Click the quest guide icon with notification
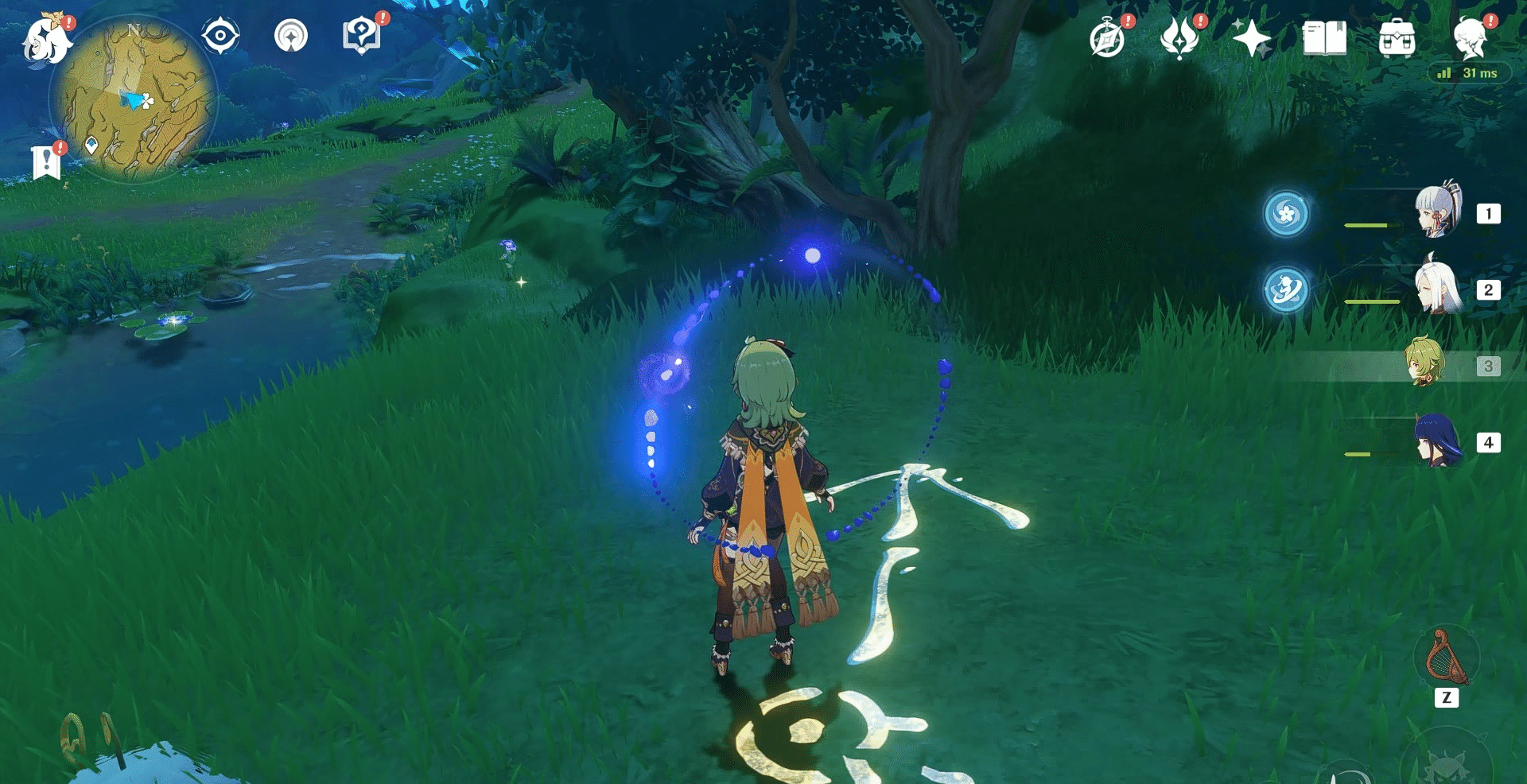This screenshot has height=784, width=1527. tap(363, 34)
